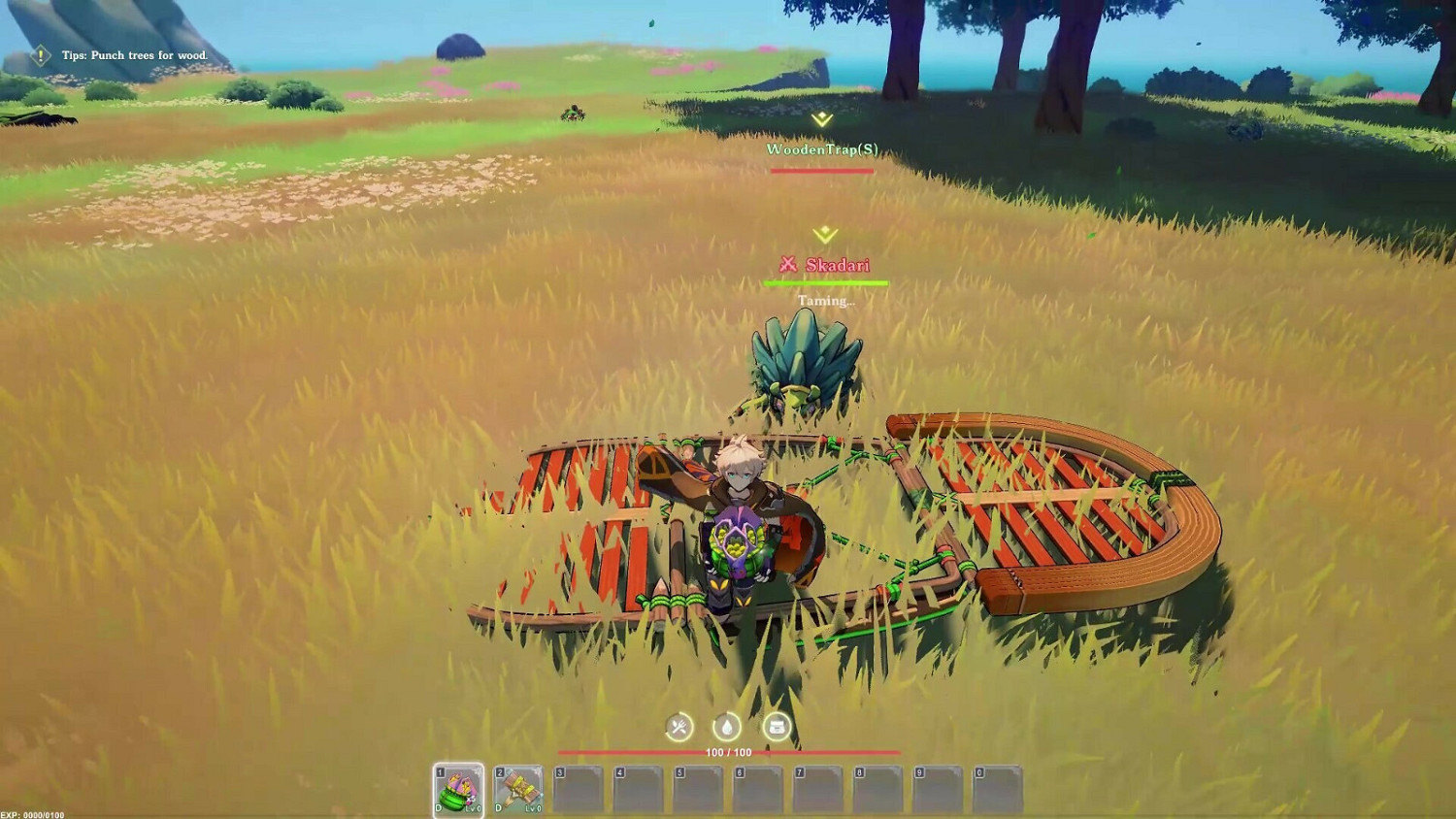
Task: Open the hunger status icon
Action: [x=678, y=726]
